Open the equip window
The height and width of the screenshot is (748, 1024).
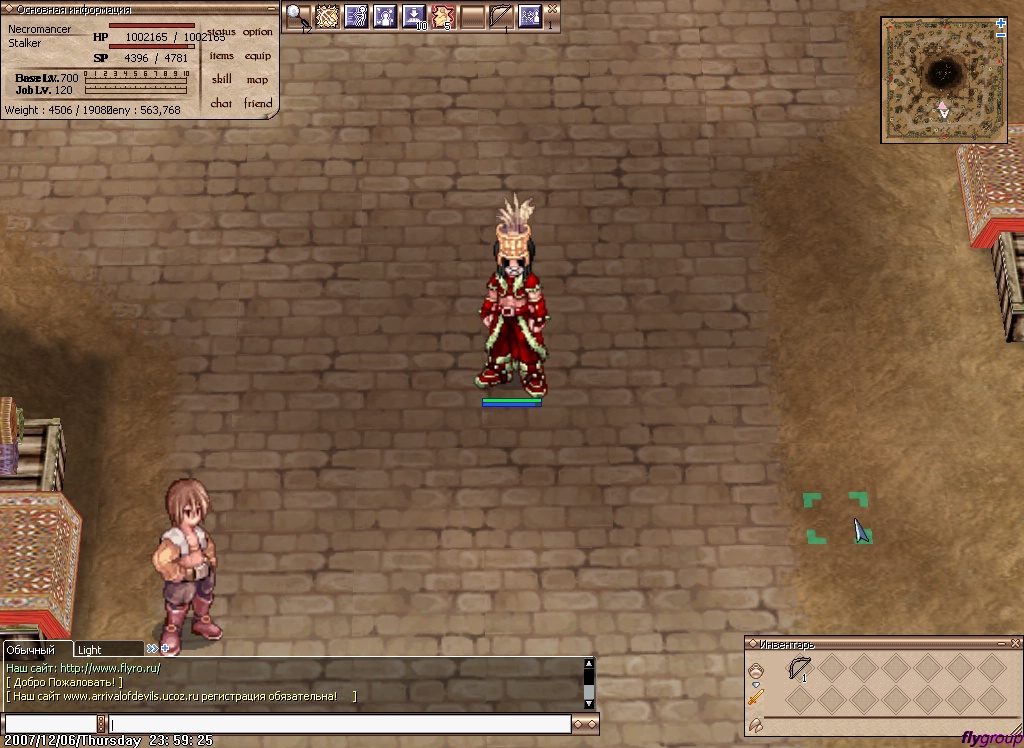[x=257, y=56]
